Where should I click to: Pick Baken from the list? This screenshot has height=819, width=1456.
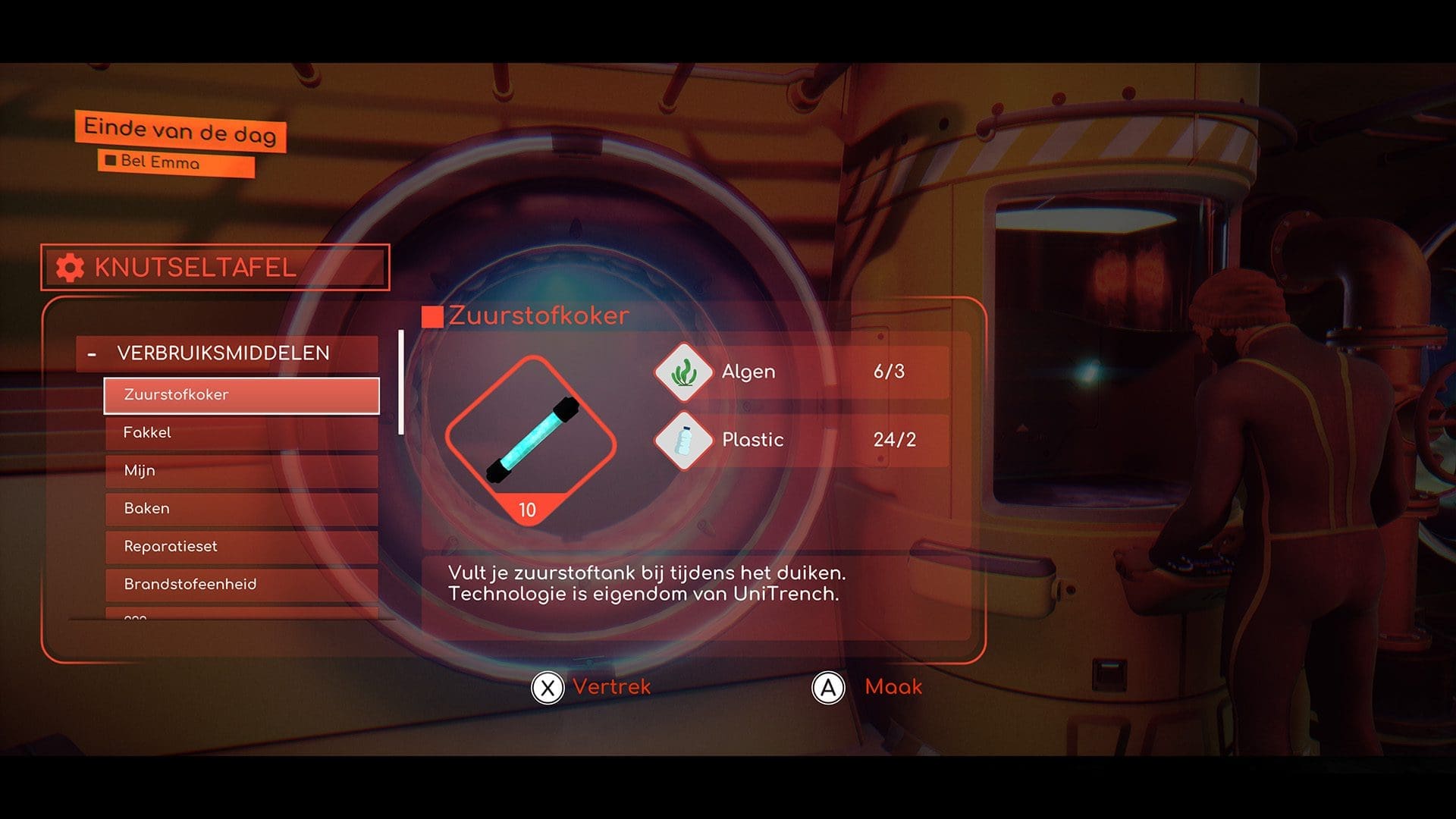tap(241, 509)
